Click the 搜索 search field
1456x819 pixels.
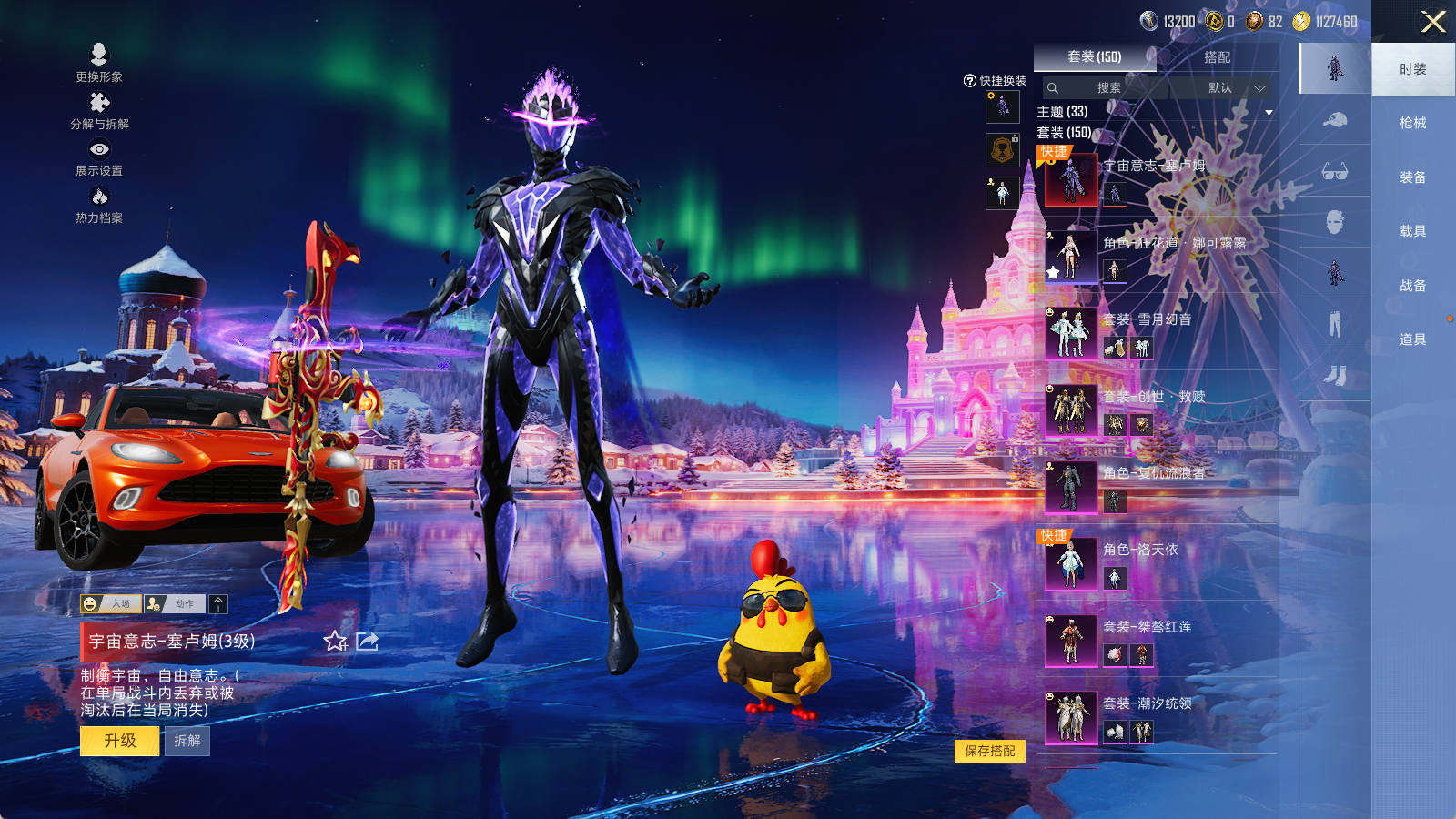pyautogui.click(x=1106, y=88)
